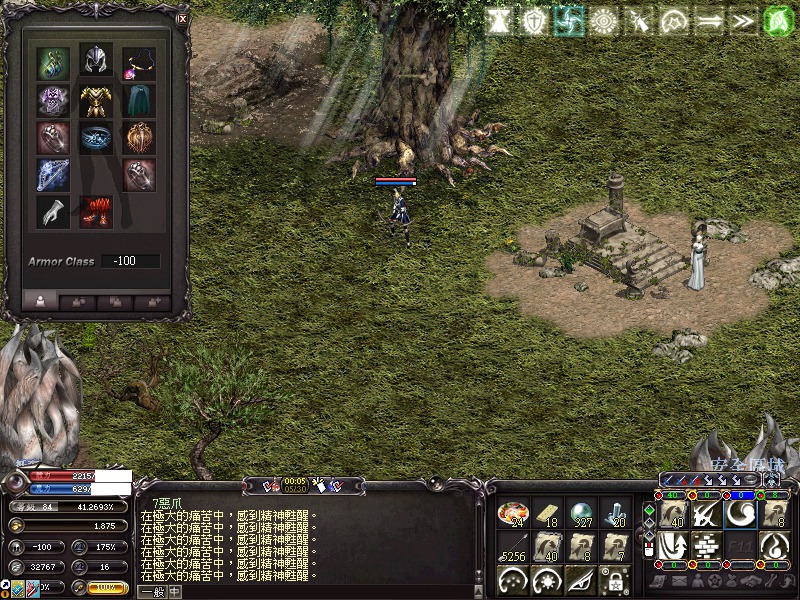Select the equipped silver helmet slot
Screen dimensions: 800x600
point(96,62)
